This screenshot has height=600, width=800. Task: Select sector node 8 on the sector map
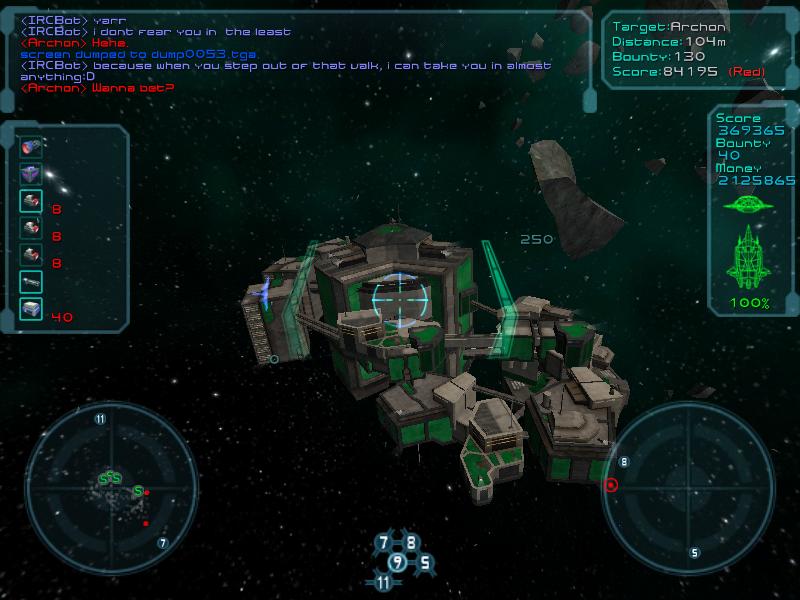[x=411, y=543]
